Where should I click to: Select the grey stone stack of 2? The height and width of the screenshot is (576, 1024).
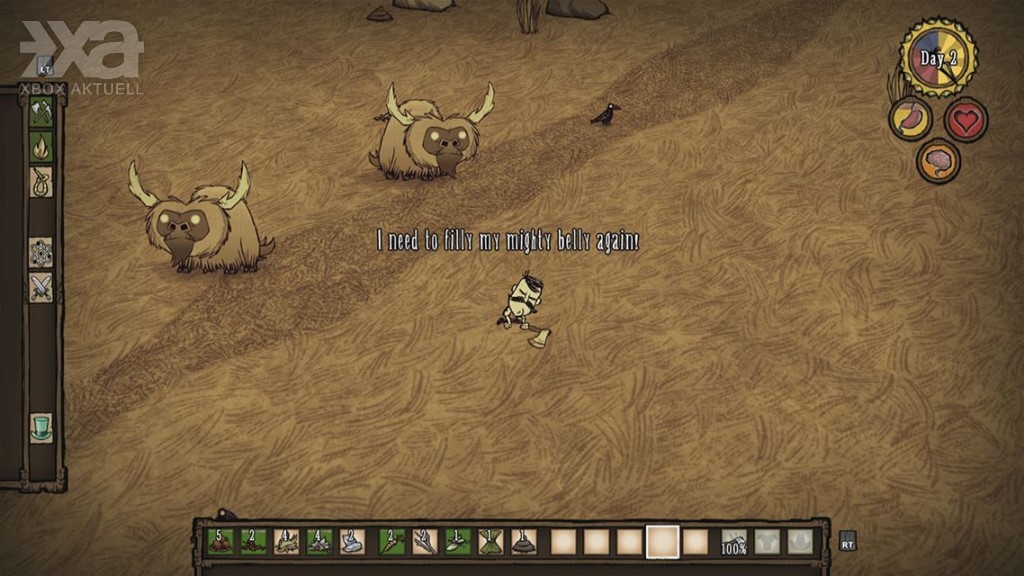(x=352, y=541)
